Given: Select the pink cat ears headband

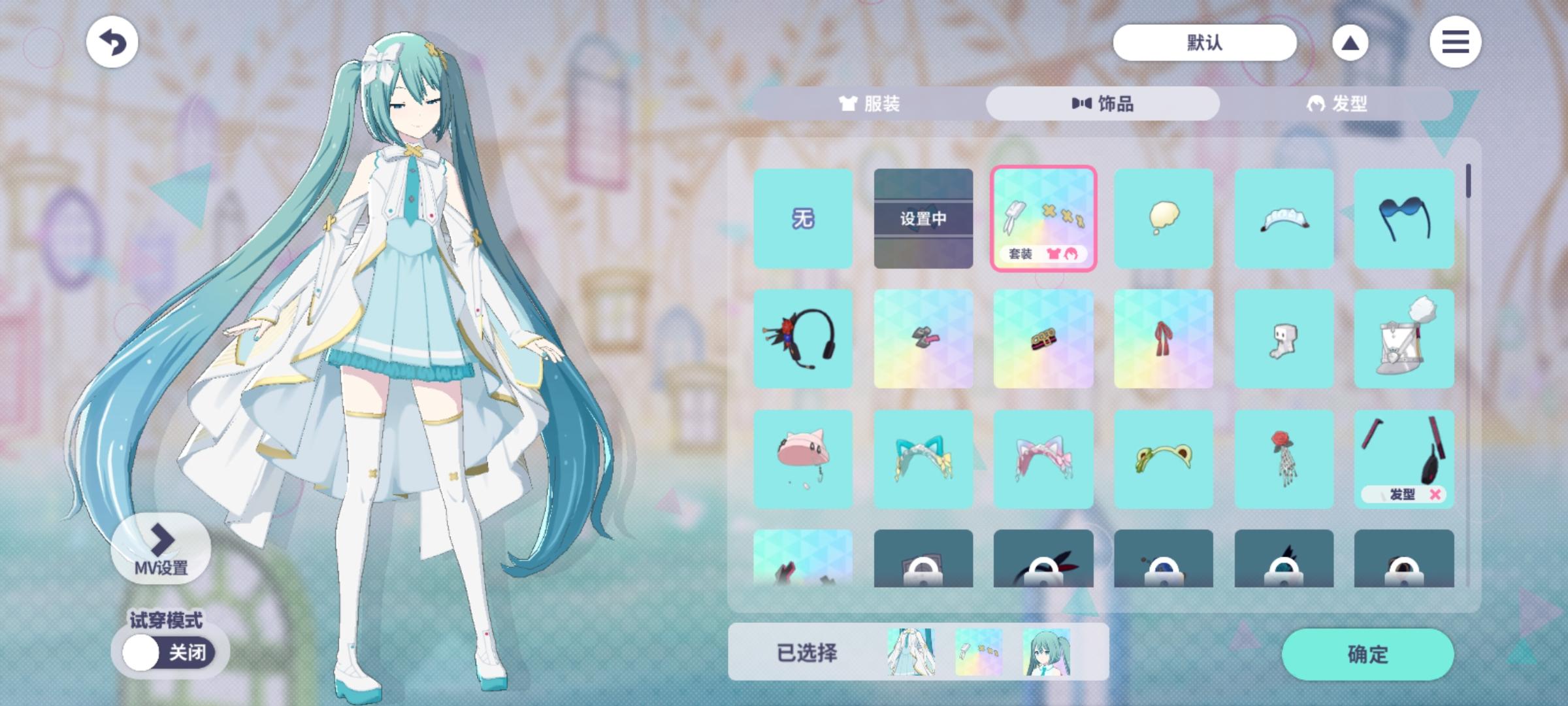Looking at the screenshot, I should pos(1043,459).
